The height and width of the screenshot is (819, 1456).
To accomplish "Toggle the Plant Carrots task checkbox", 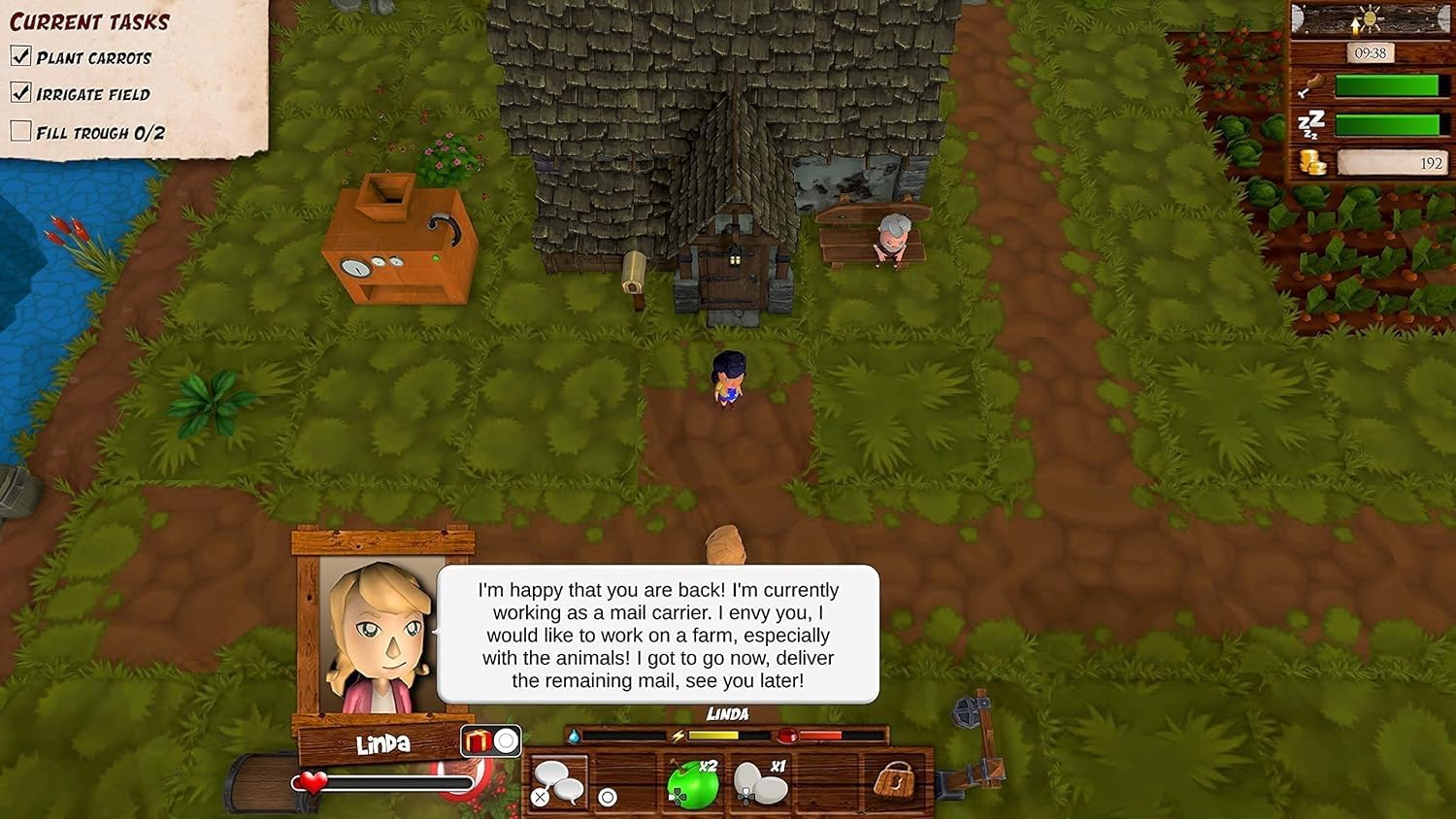I will coord(20,56).
